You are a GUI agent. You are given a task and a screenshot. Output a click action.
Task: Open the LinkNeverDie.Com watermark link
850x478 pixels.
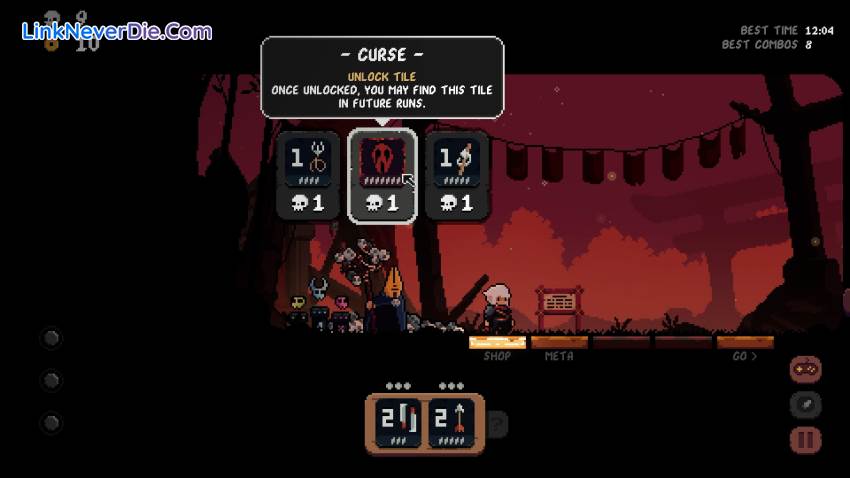[x=117, y=31]
